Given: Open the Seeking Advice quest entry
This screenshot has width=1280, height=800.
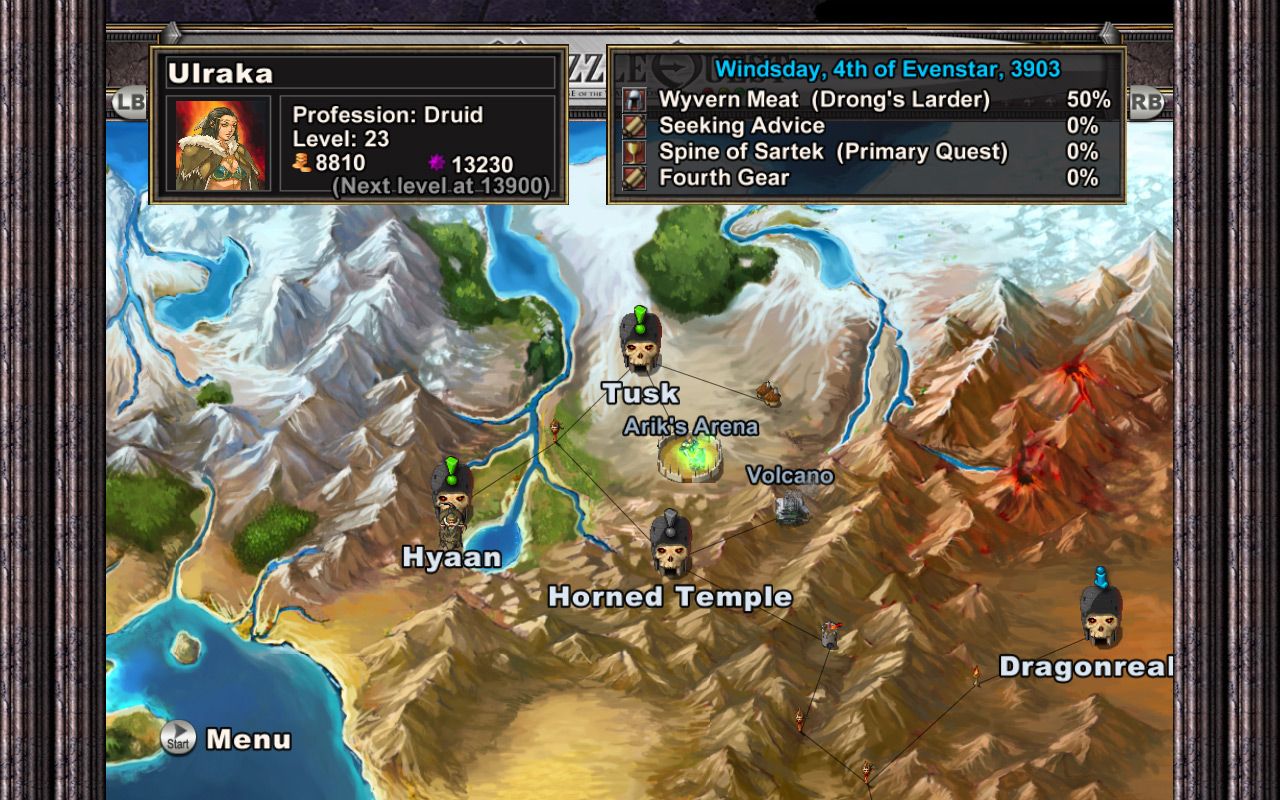Looking at the screenshot, I should point(741,125).
